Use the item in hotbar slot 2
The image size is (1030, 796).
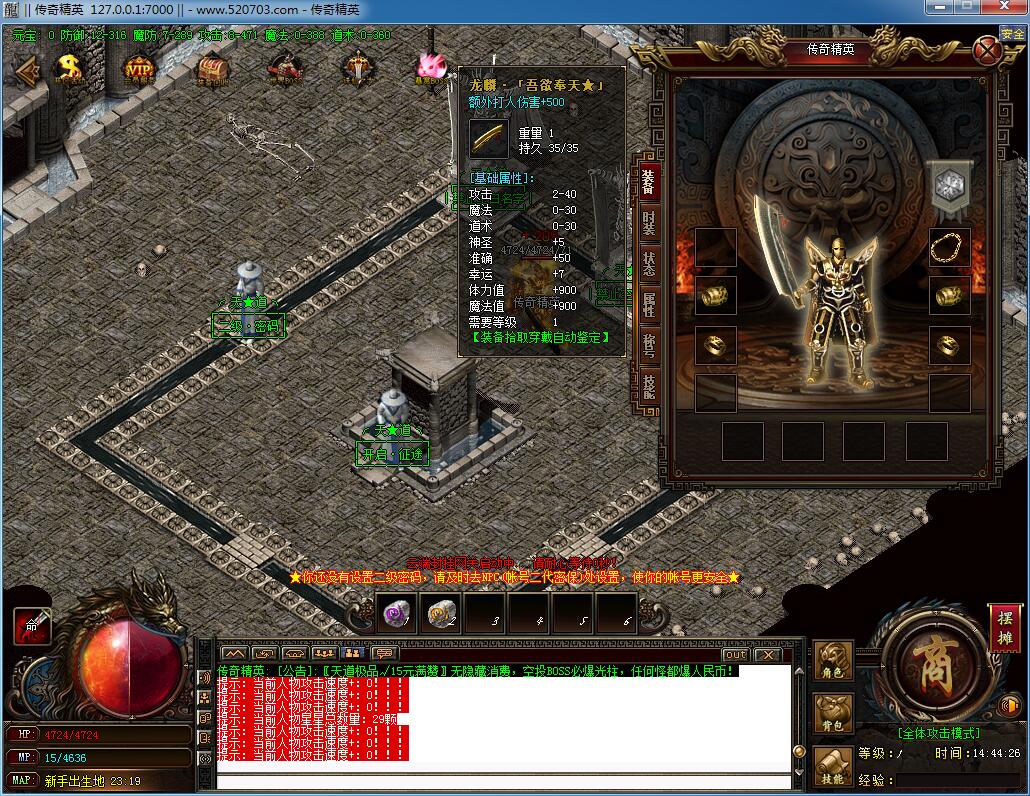coord(440,614)
